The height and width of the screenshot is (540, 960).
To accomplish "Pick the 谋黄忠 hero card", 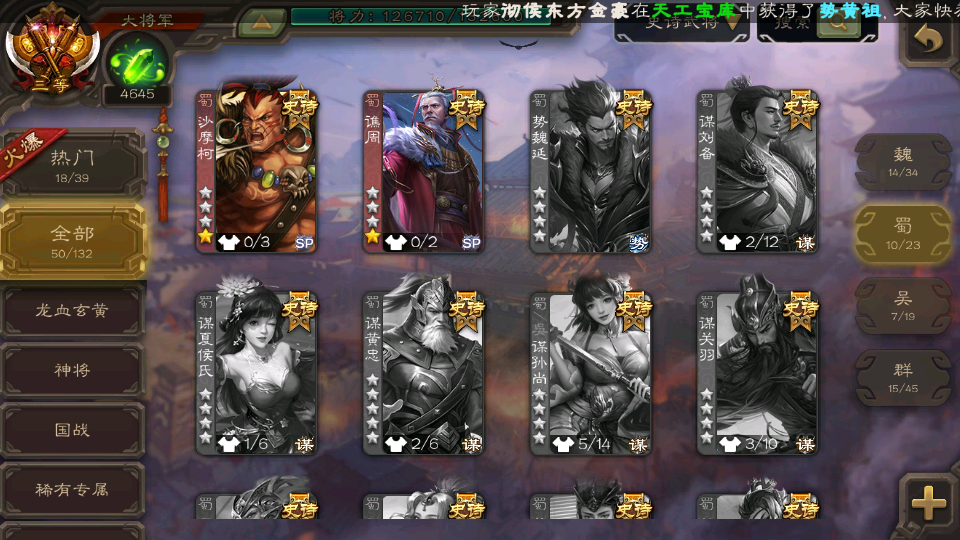I will 424,372.
